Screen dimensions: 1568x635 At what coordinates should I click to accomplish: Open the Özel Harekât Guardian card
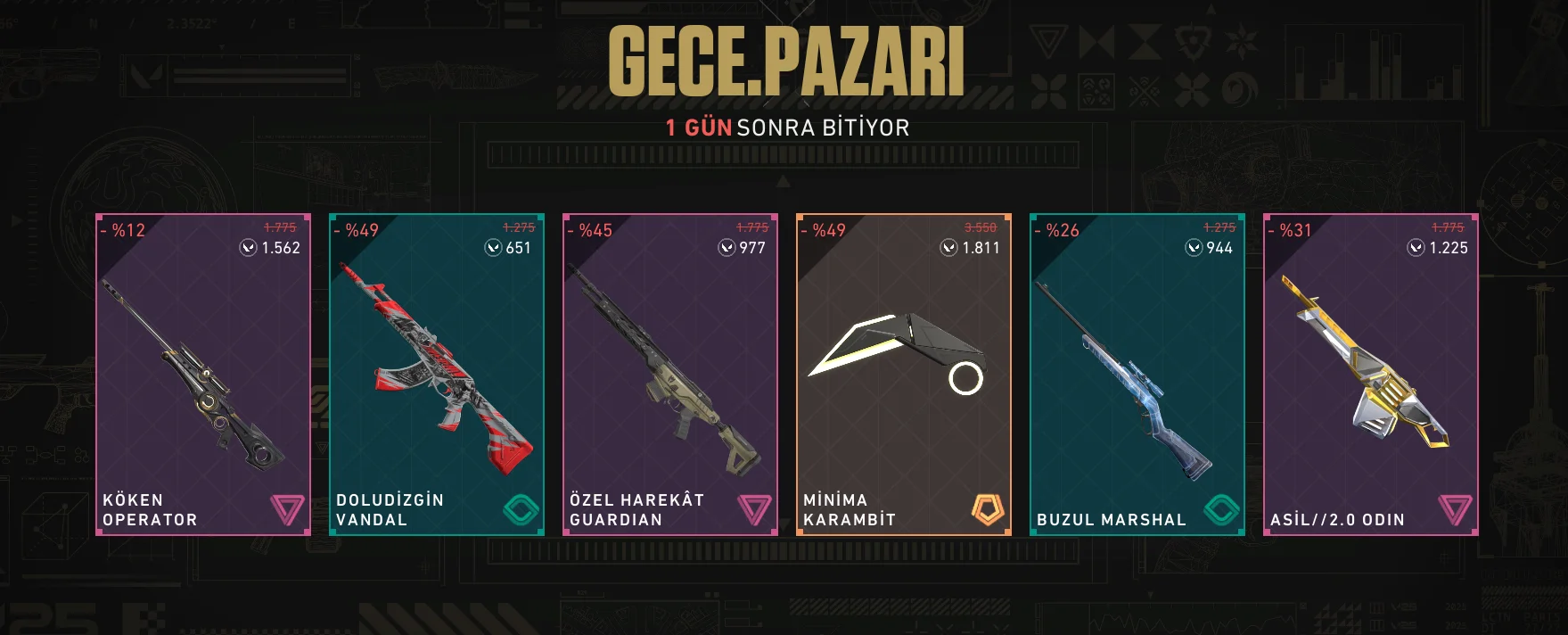pos(670,375)
